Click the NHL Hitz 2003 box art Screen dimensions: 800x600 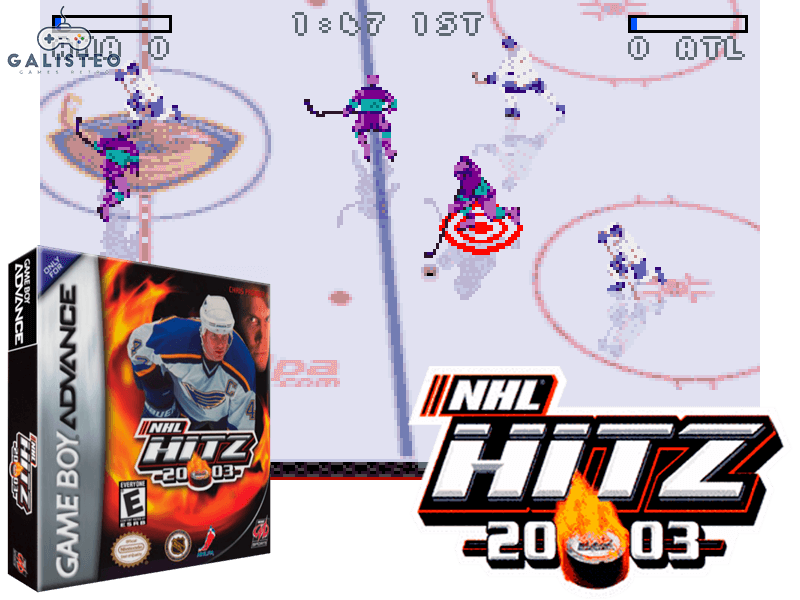pyautogui.click(x=140, y=420)
